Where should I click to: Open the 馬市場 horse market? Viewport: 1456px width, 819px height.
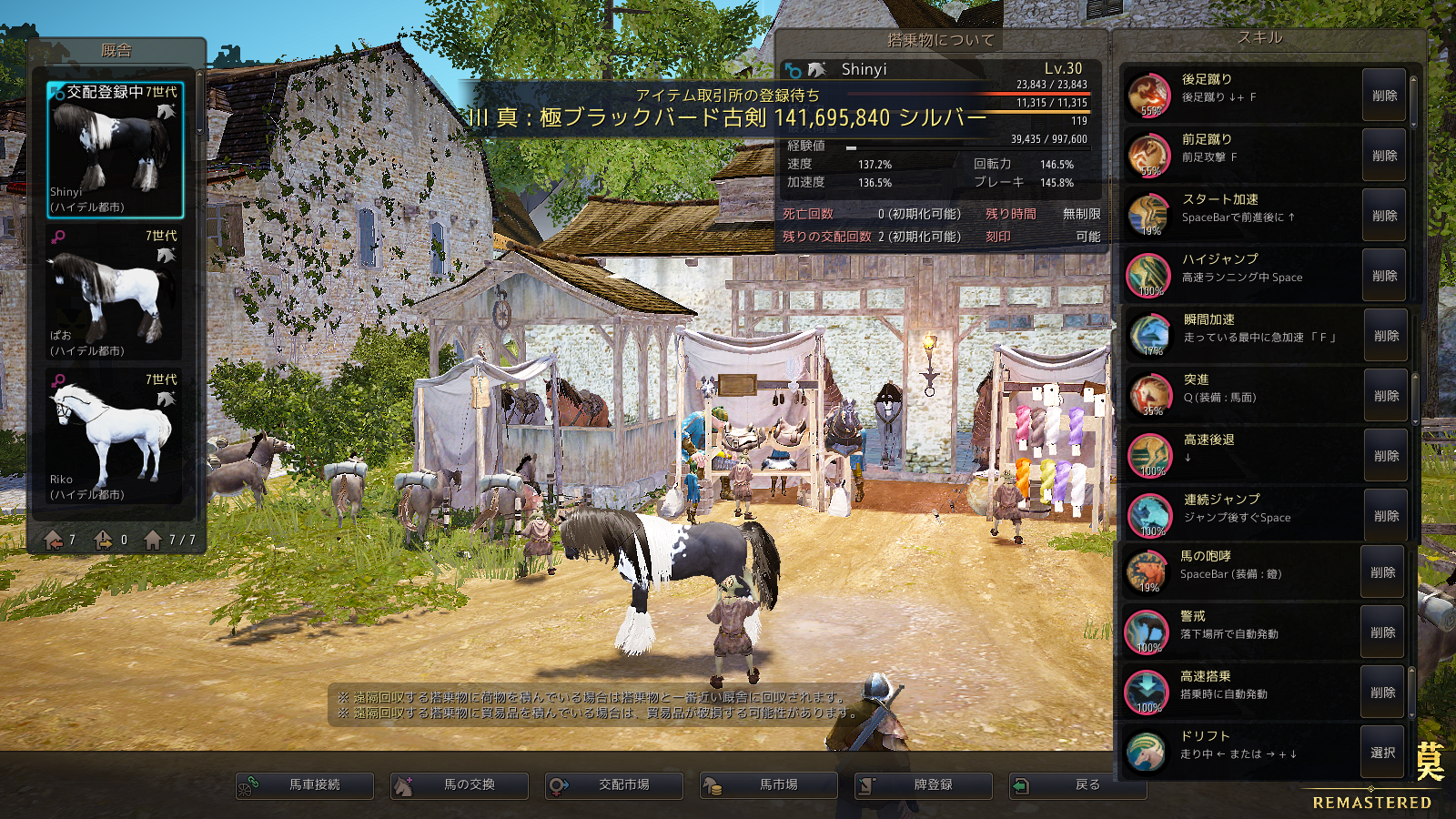[x=769, y=785]
